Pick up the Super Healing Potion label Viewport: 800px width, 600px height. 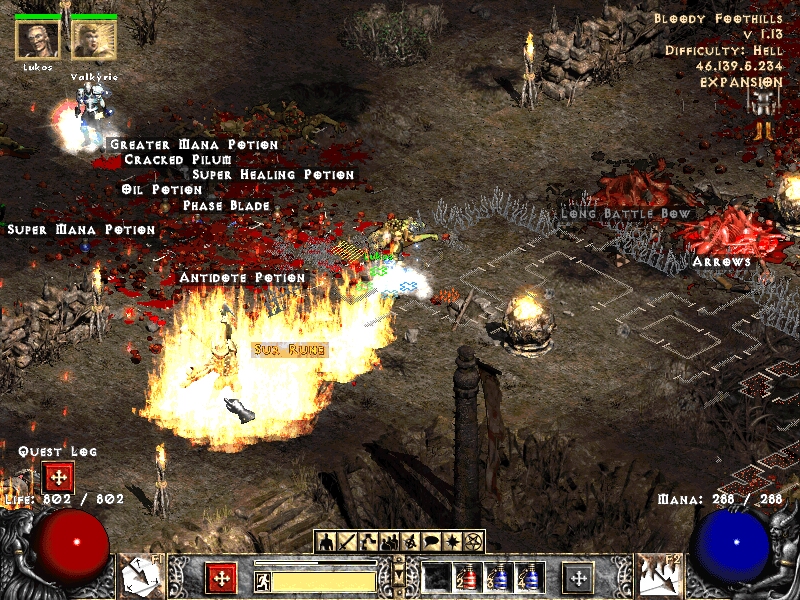pyautogui.click(x=273, y=175)
